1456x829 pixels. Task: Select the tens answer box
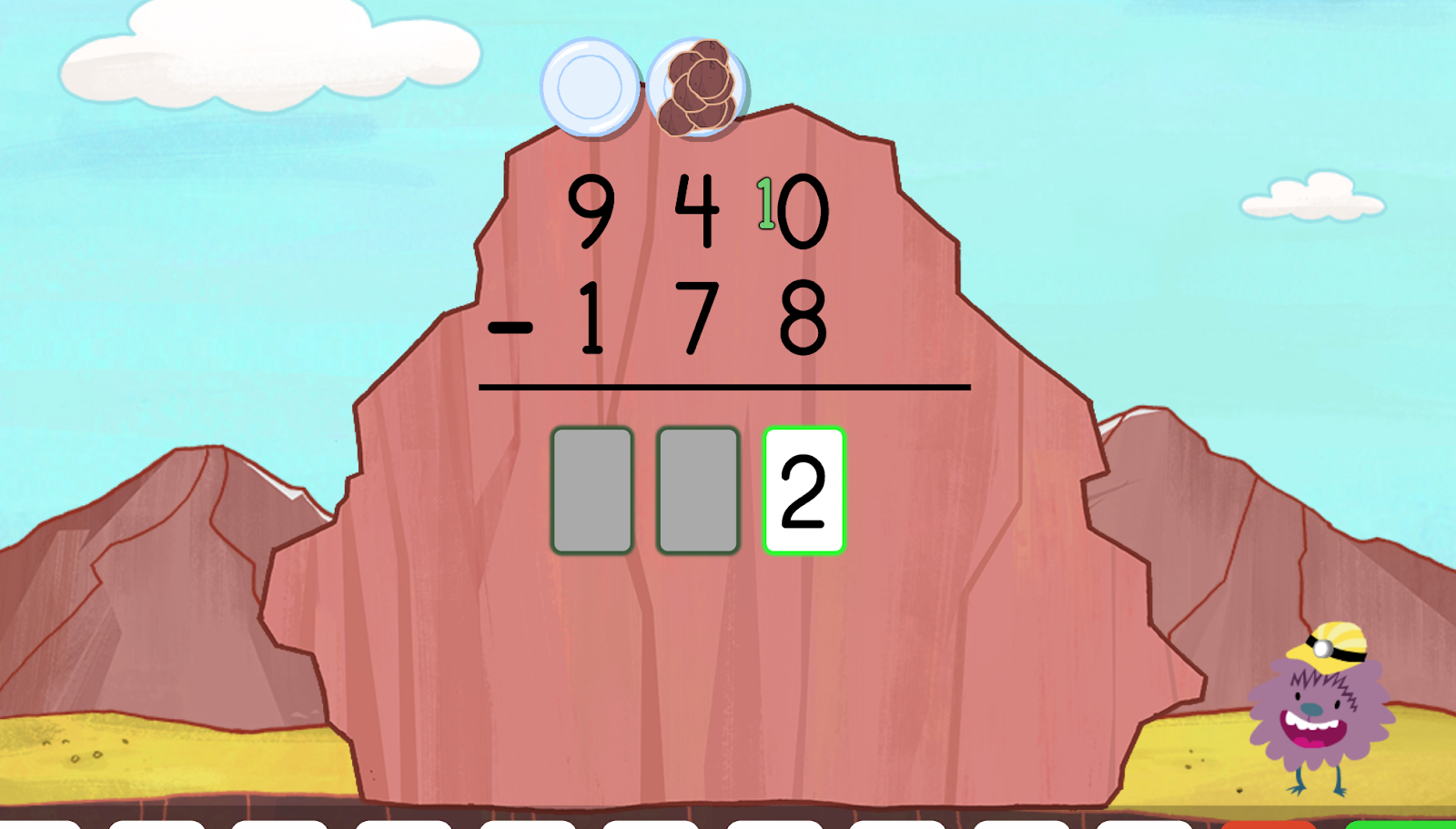point(698,491)
